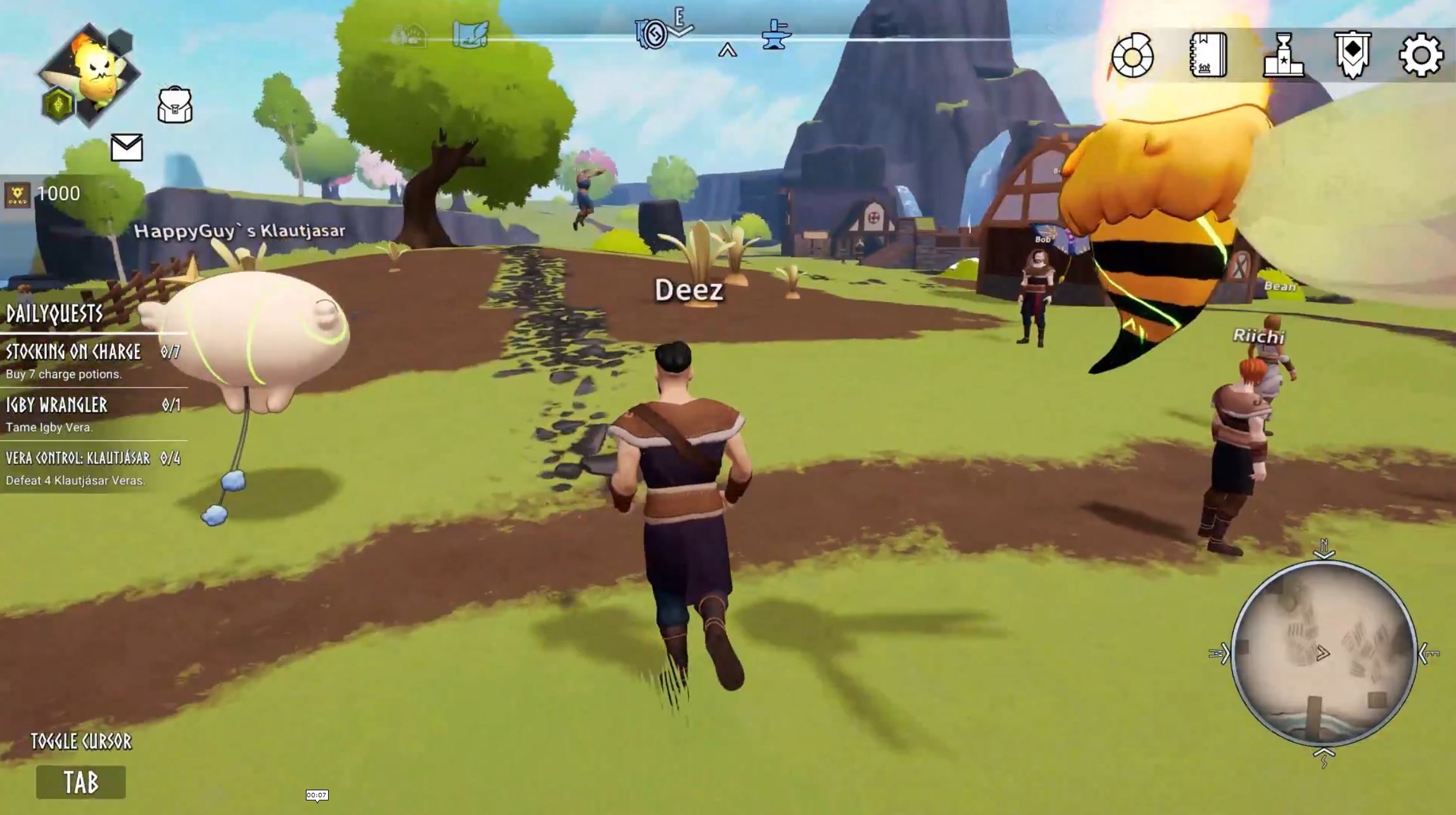Select the green hexagon badge on portrait
1456x815 pixels.
click(x=58, y=104)
